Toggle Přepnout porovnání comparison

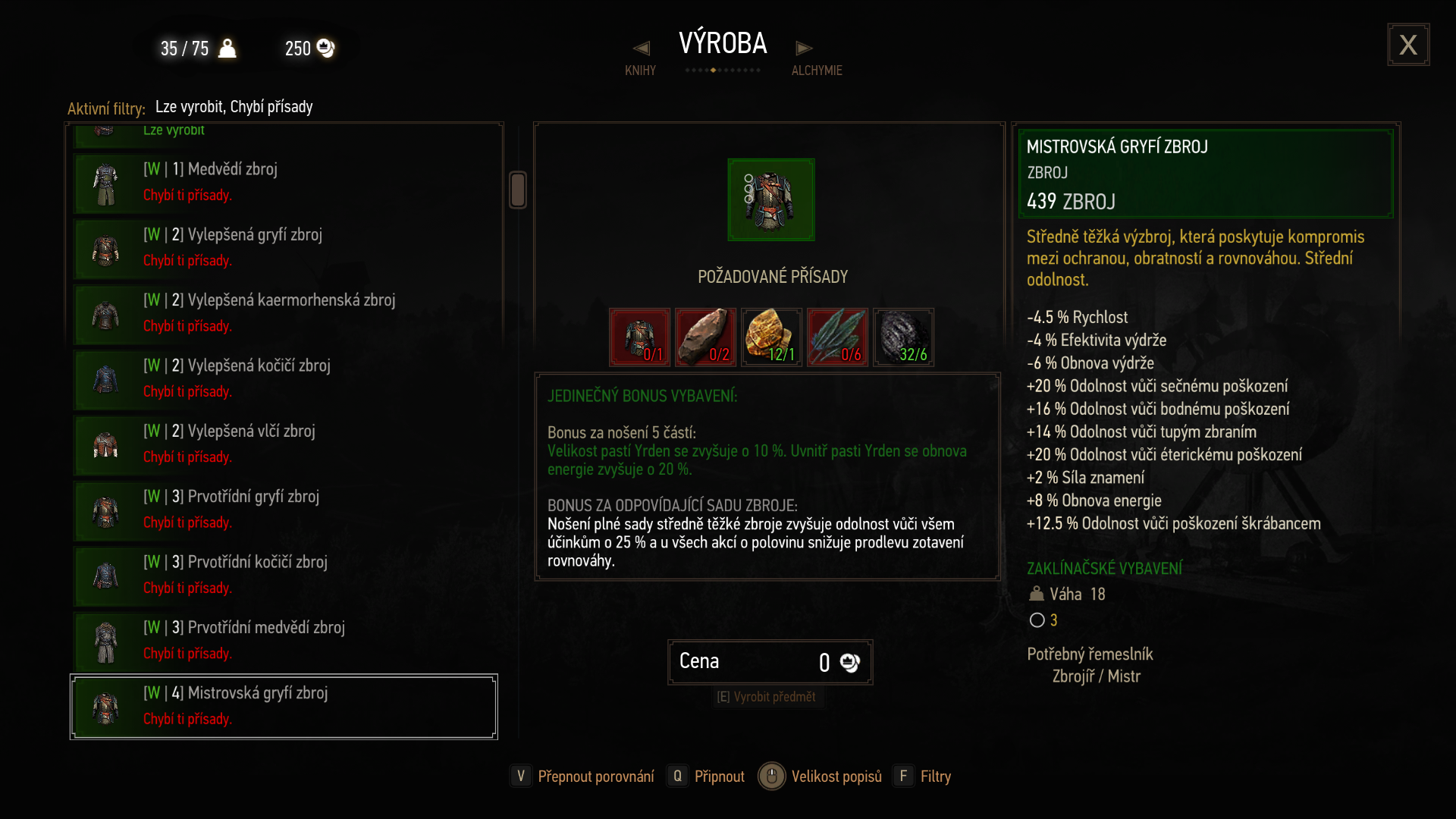pos(582,777)
